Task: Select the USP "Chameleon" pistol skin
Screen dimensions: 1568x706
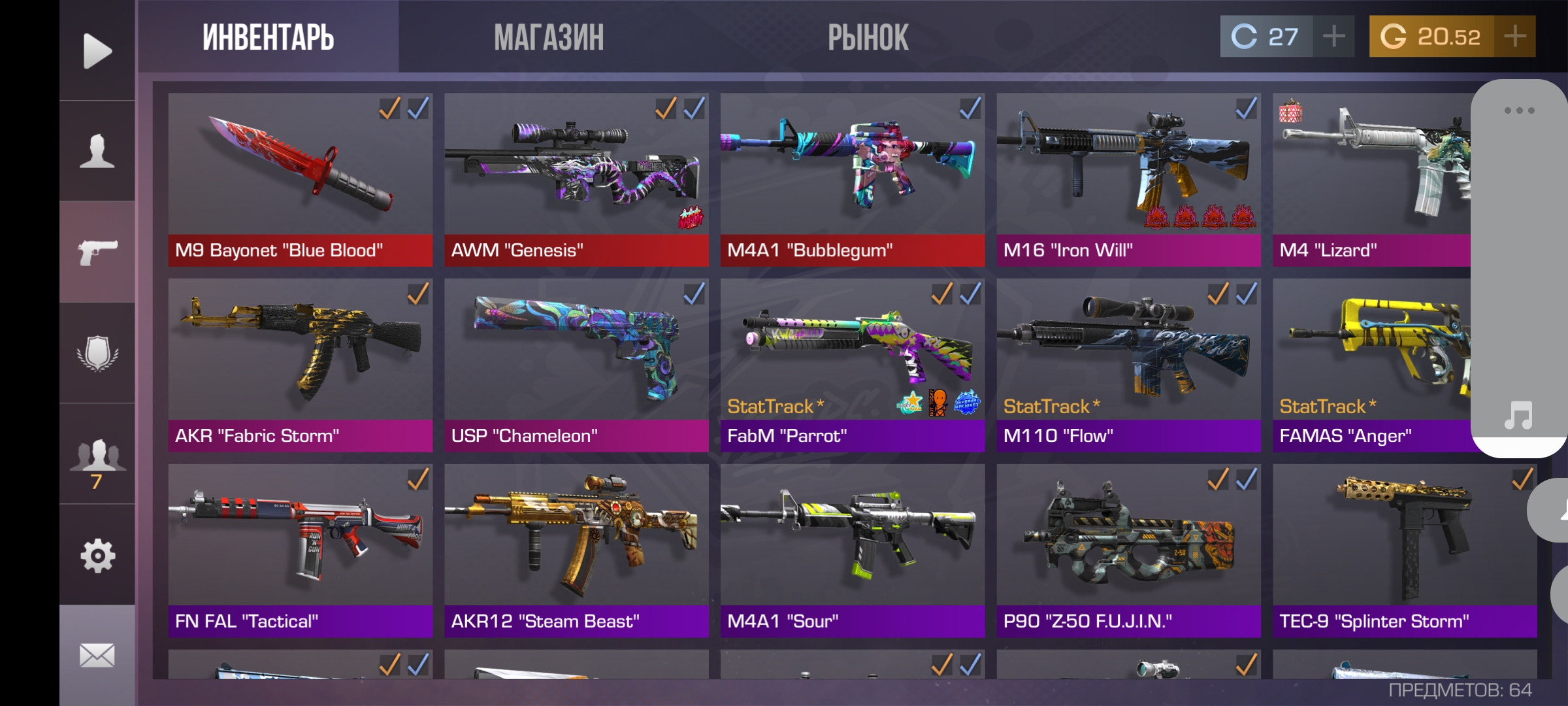Action: point(576,365)
